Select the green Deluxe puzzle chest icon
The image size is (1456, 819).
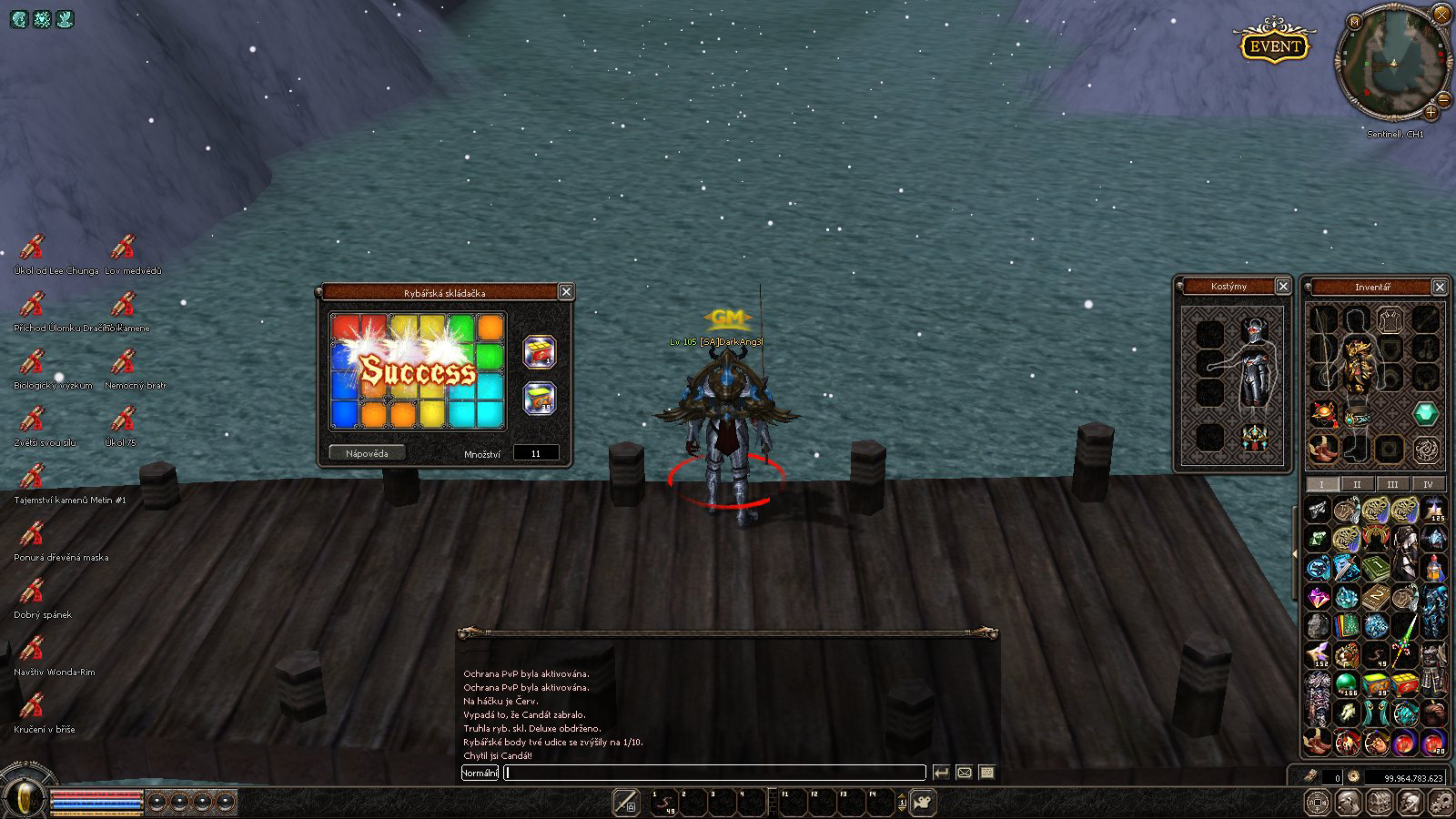click(x=540, y=398)
